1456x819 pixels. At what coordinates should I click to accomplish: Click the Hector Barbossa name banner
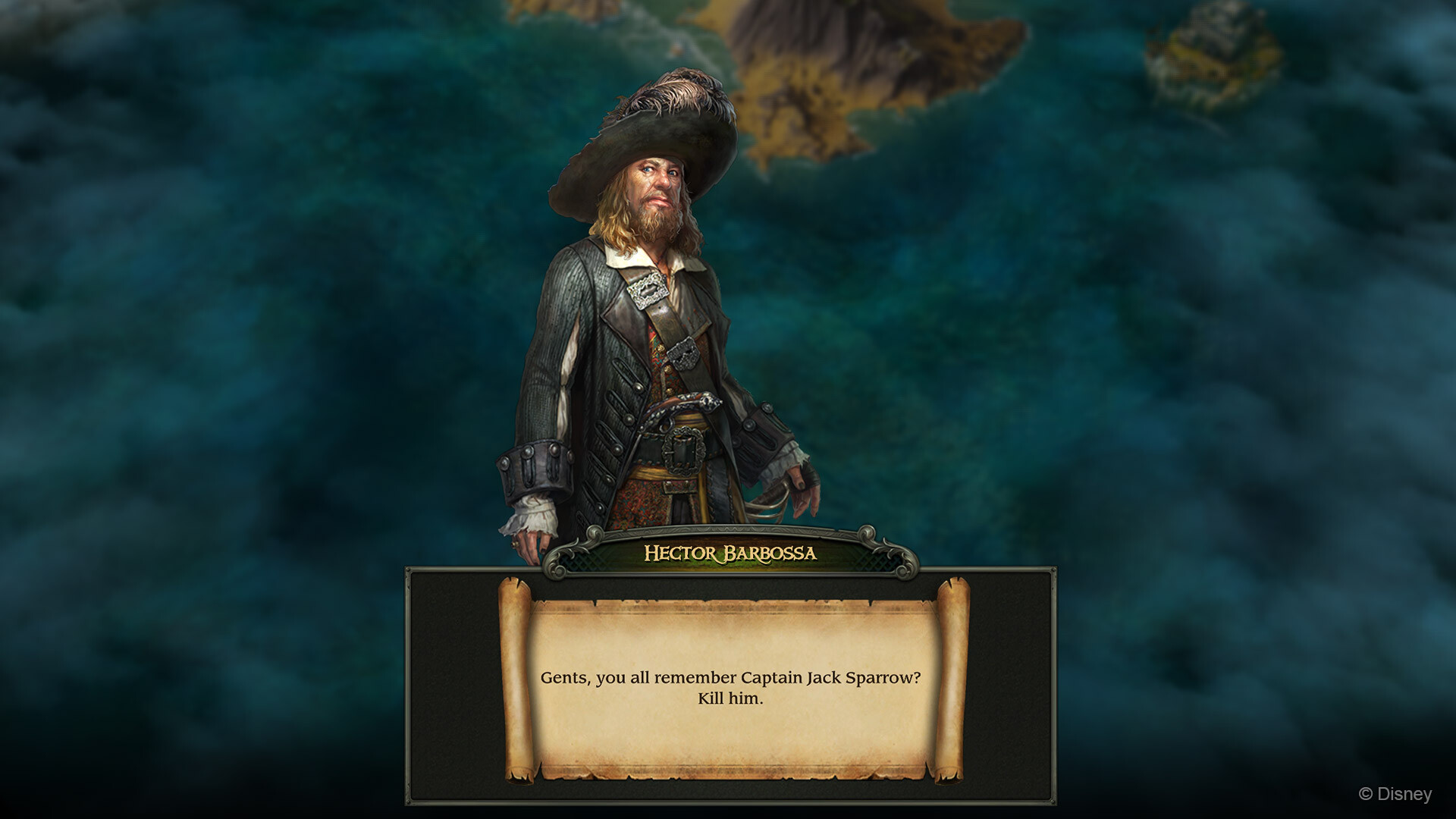(x=728, y=554)
